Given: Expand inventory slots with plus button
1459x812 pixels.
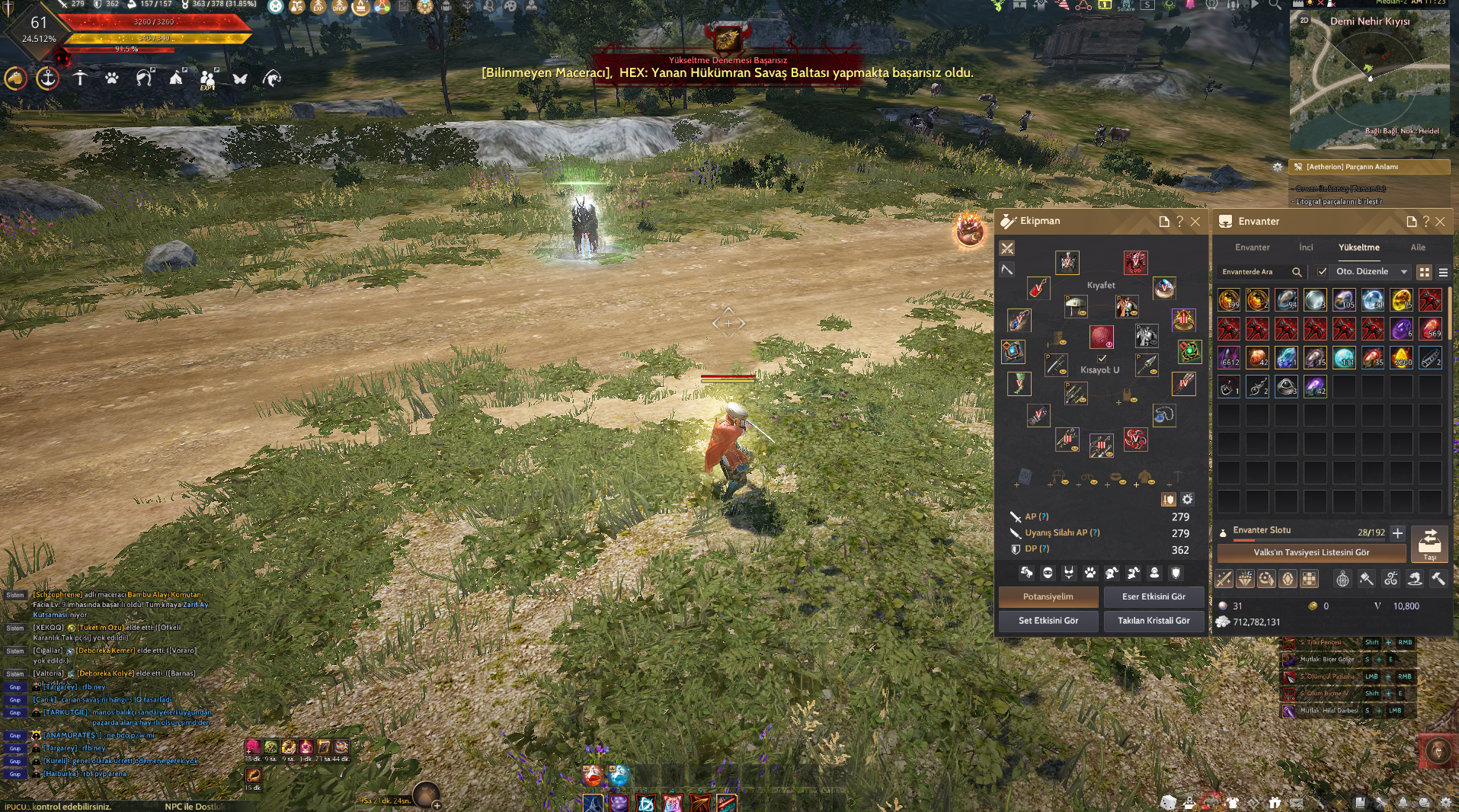Looking at the screenshot, I should coord(1397,533).
